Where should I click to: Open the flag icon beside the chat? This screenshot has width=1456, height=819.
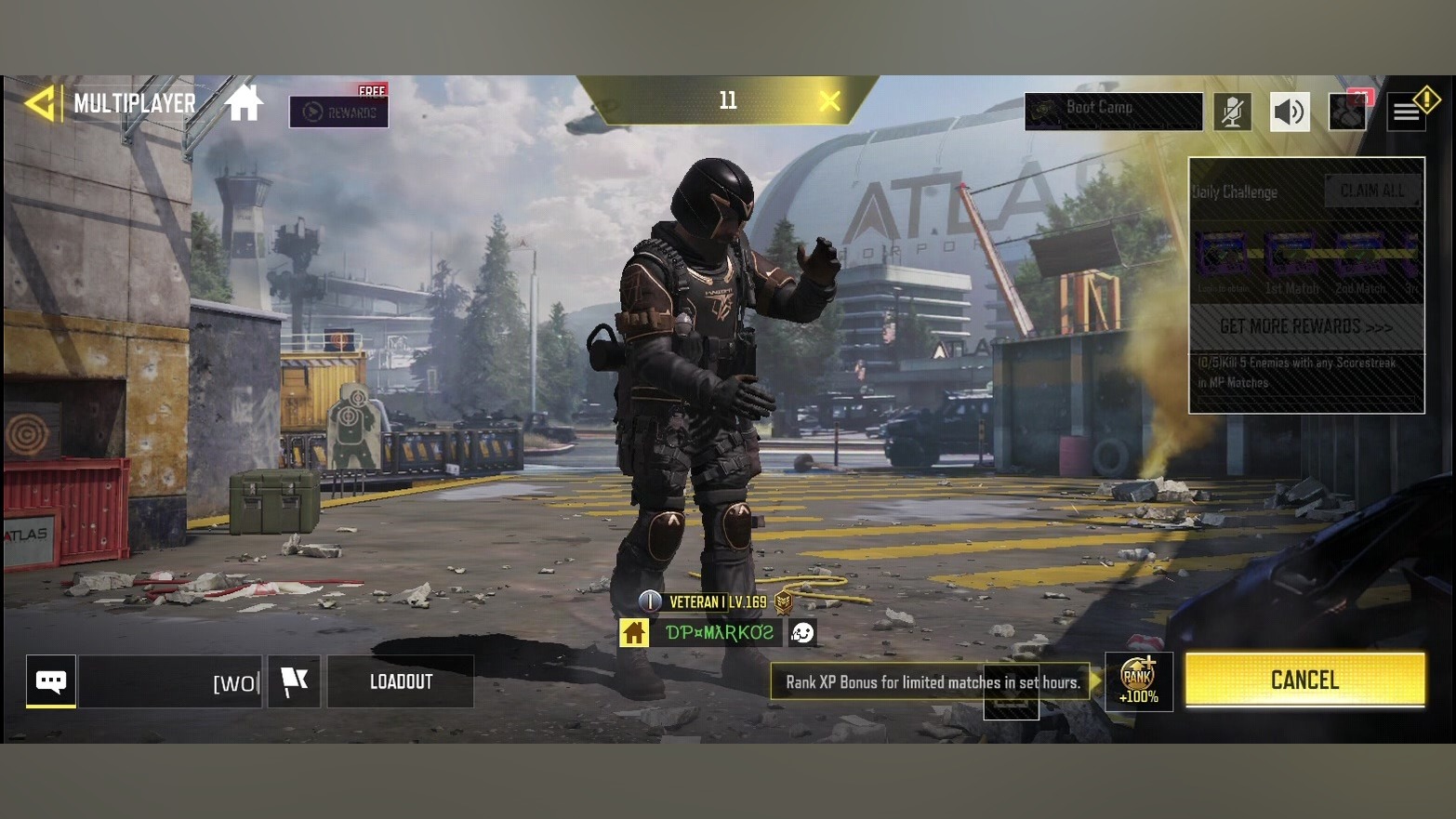tap(294, 681)
